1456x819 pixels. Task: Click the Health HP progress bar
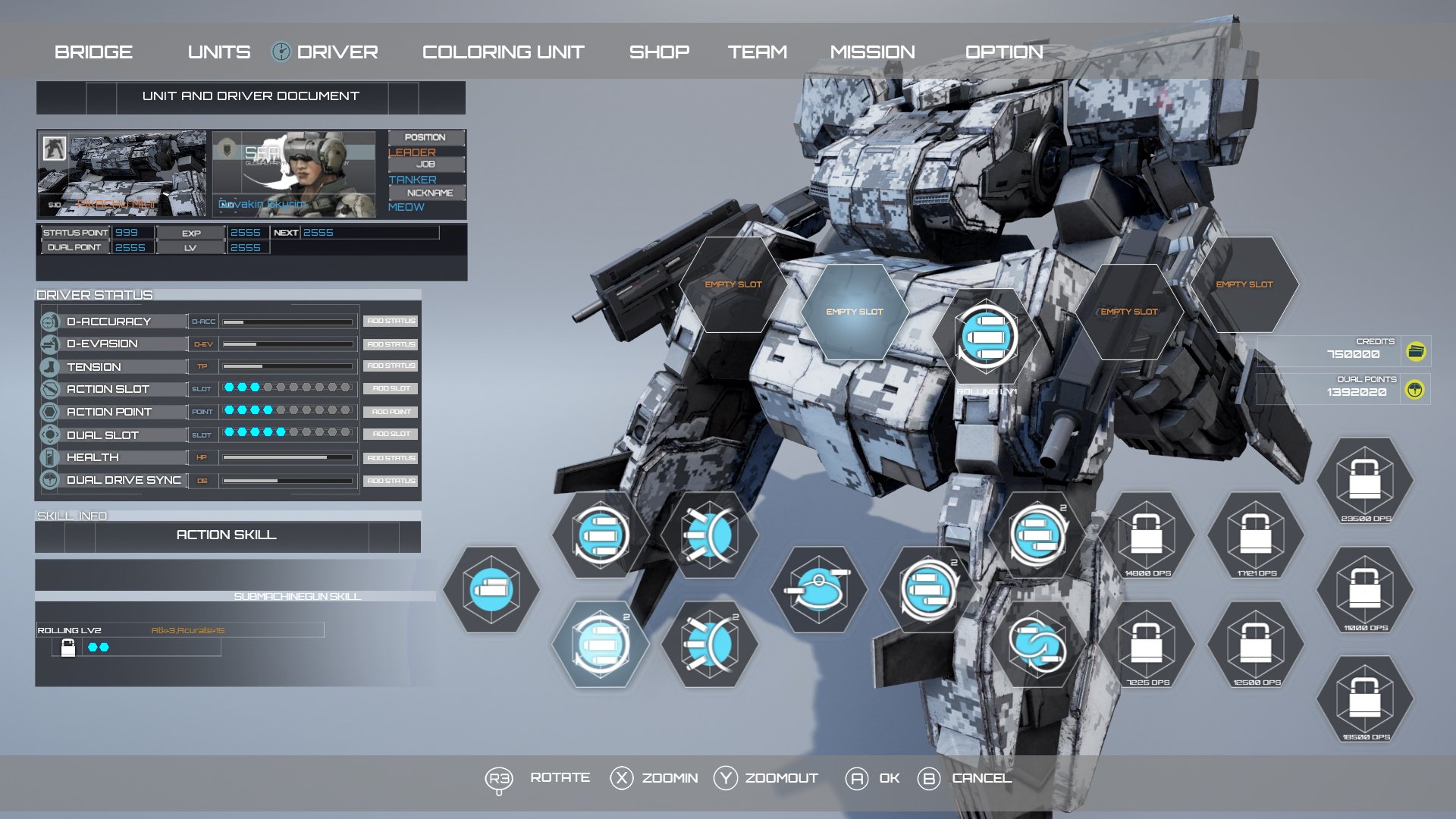point(288,458)
